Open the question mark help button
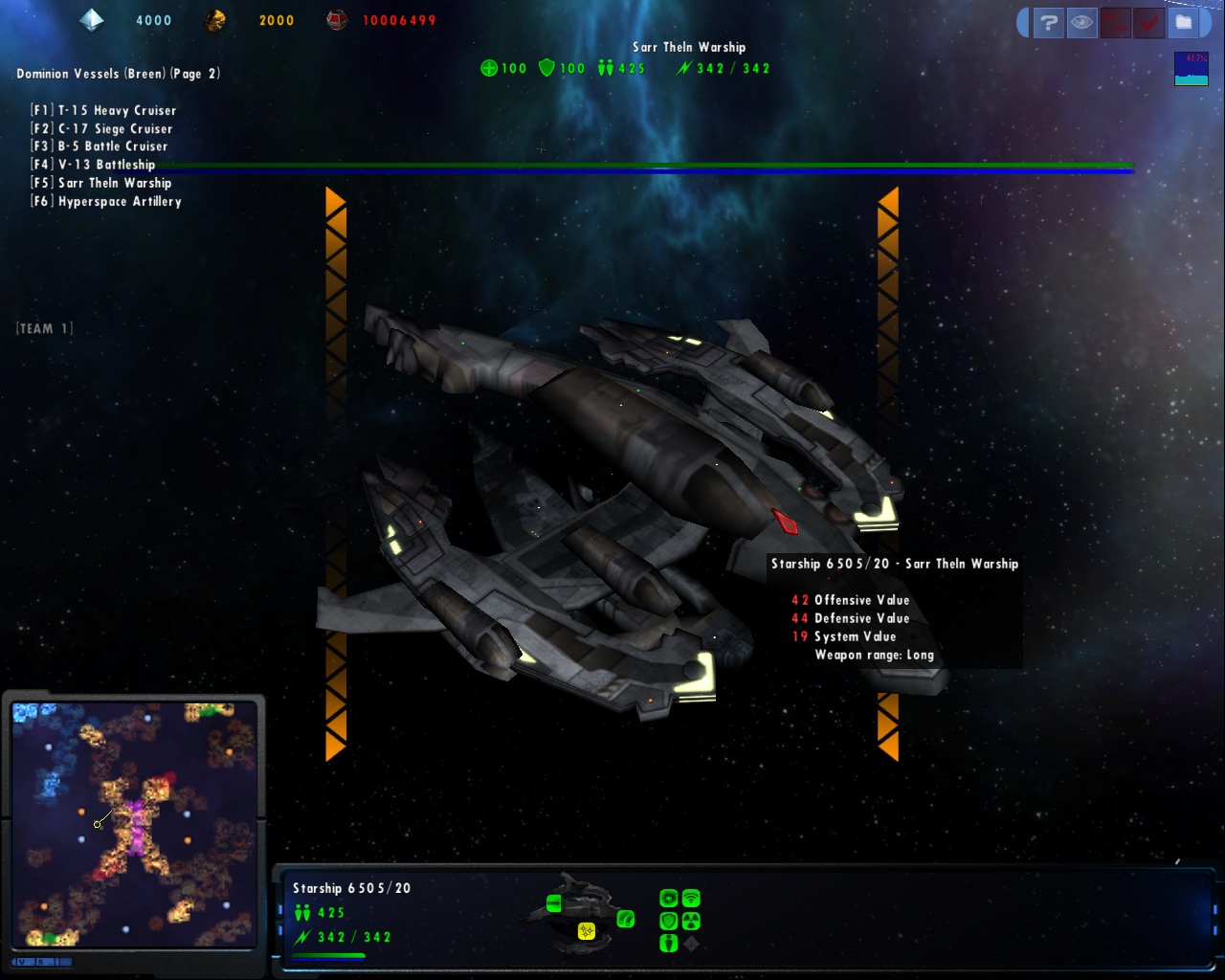The width and height of the screenshot is (1225, 980). (x=1049, y=23)
